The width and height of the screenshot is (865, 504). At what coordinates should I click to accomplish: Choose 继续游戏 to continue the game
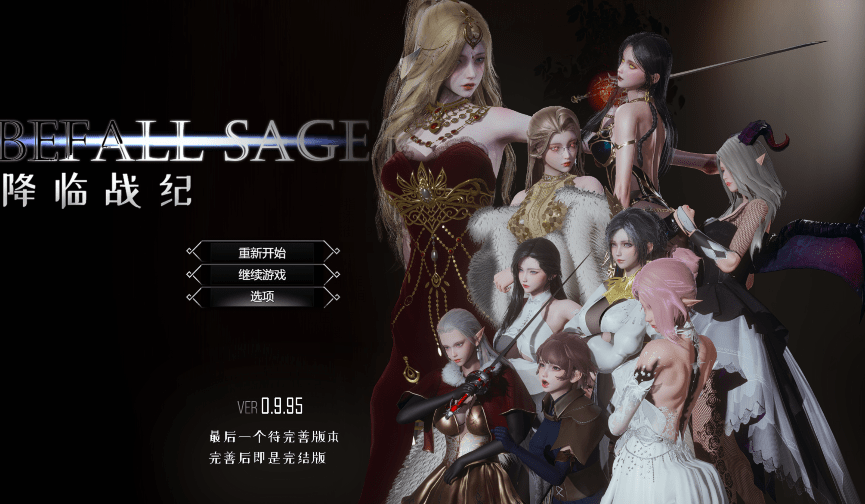262,274
